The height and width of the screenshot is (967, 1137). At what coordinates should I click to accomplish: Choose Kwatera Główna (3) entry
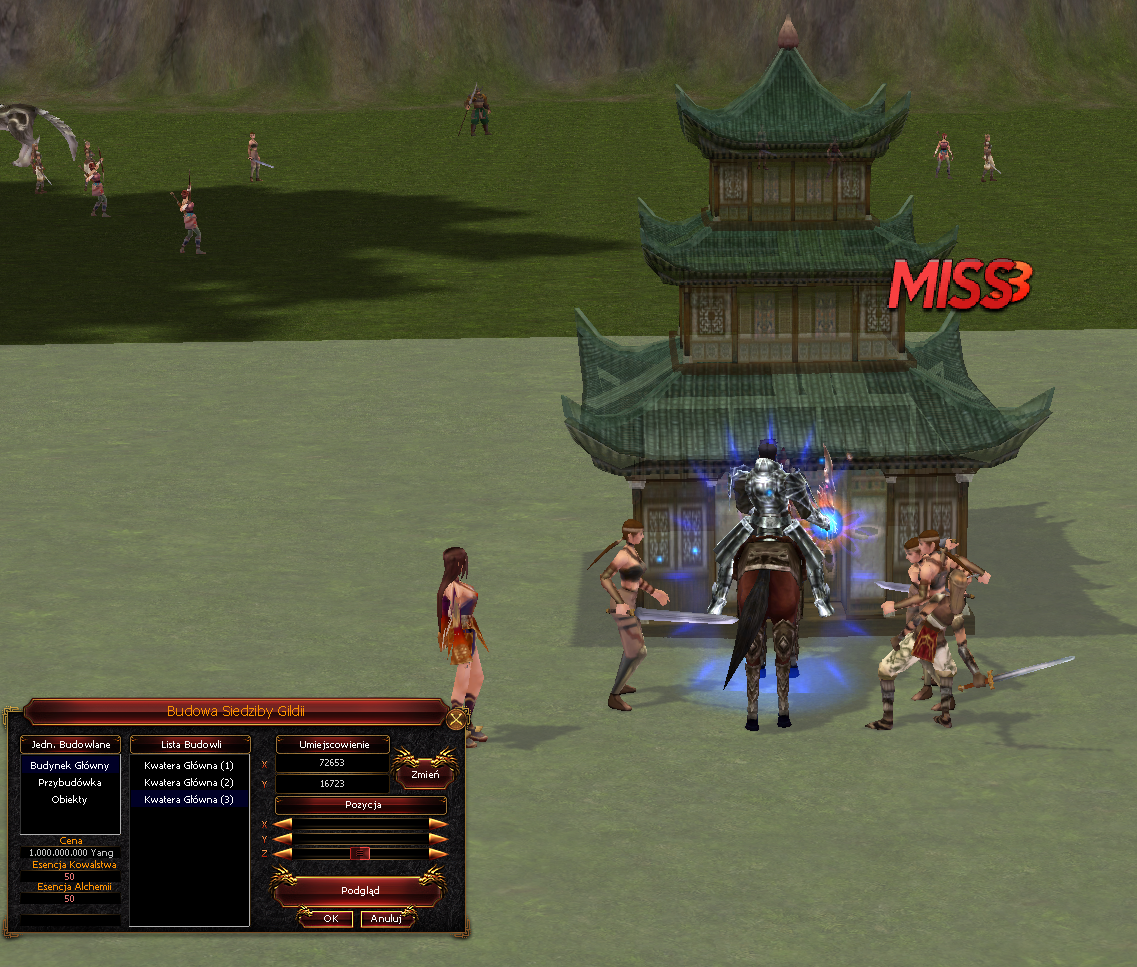coord(188,799)
